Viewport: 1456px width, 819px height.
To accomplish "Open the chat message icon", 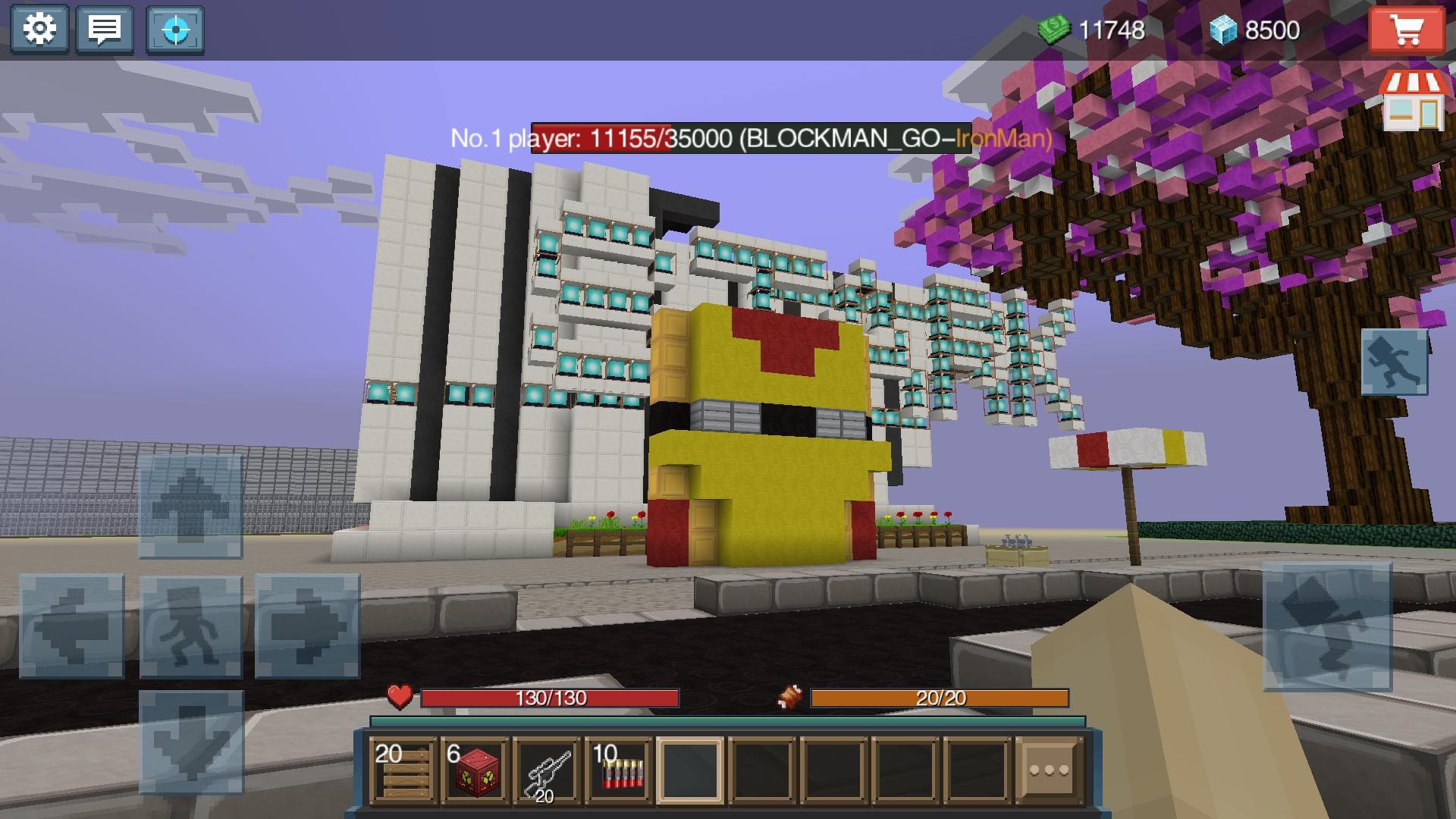I will (104, 28).
